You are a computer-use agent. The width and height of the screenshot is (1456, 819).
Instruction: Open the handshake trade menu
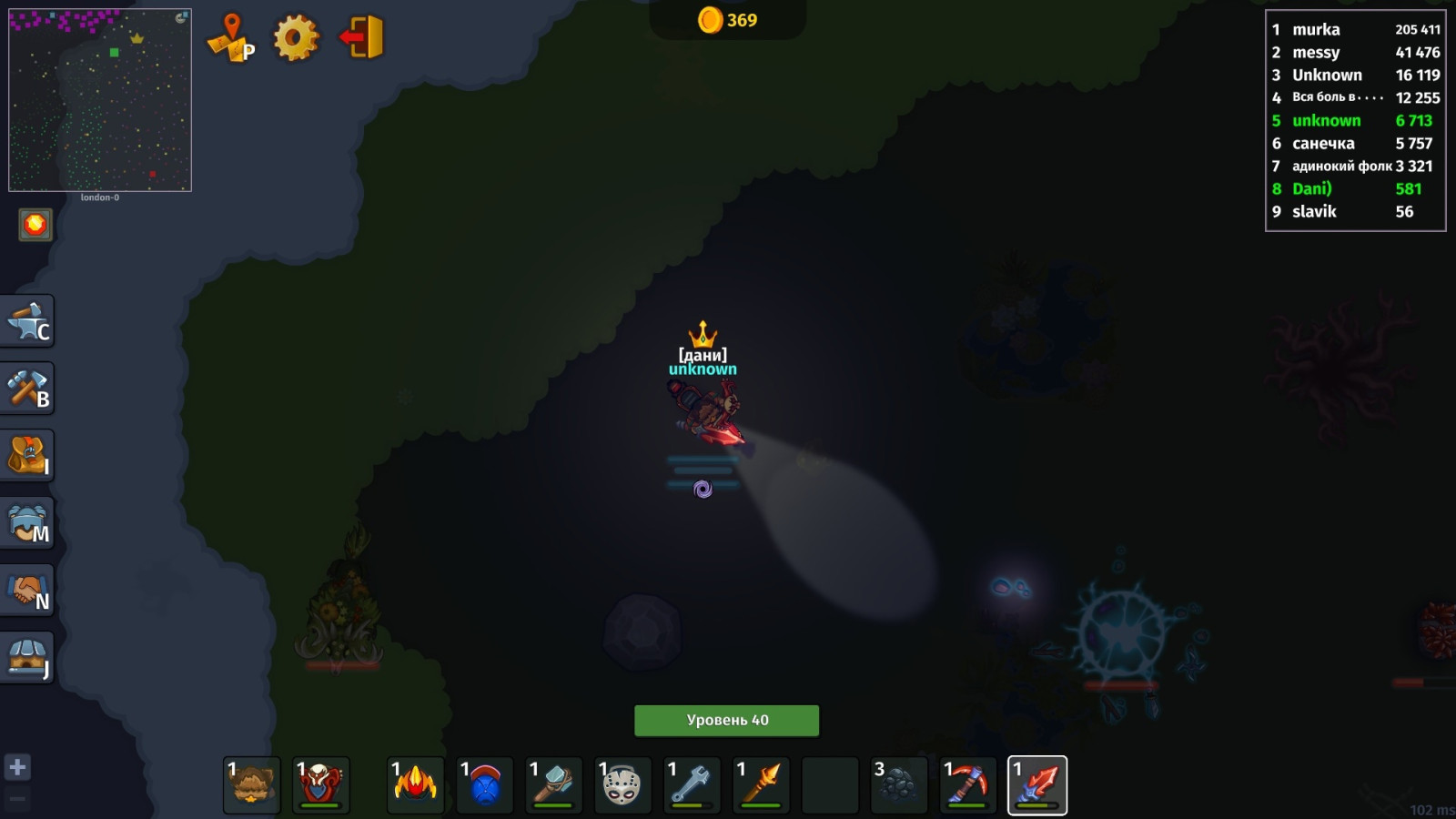click(x=28, y=591)
